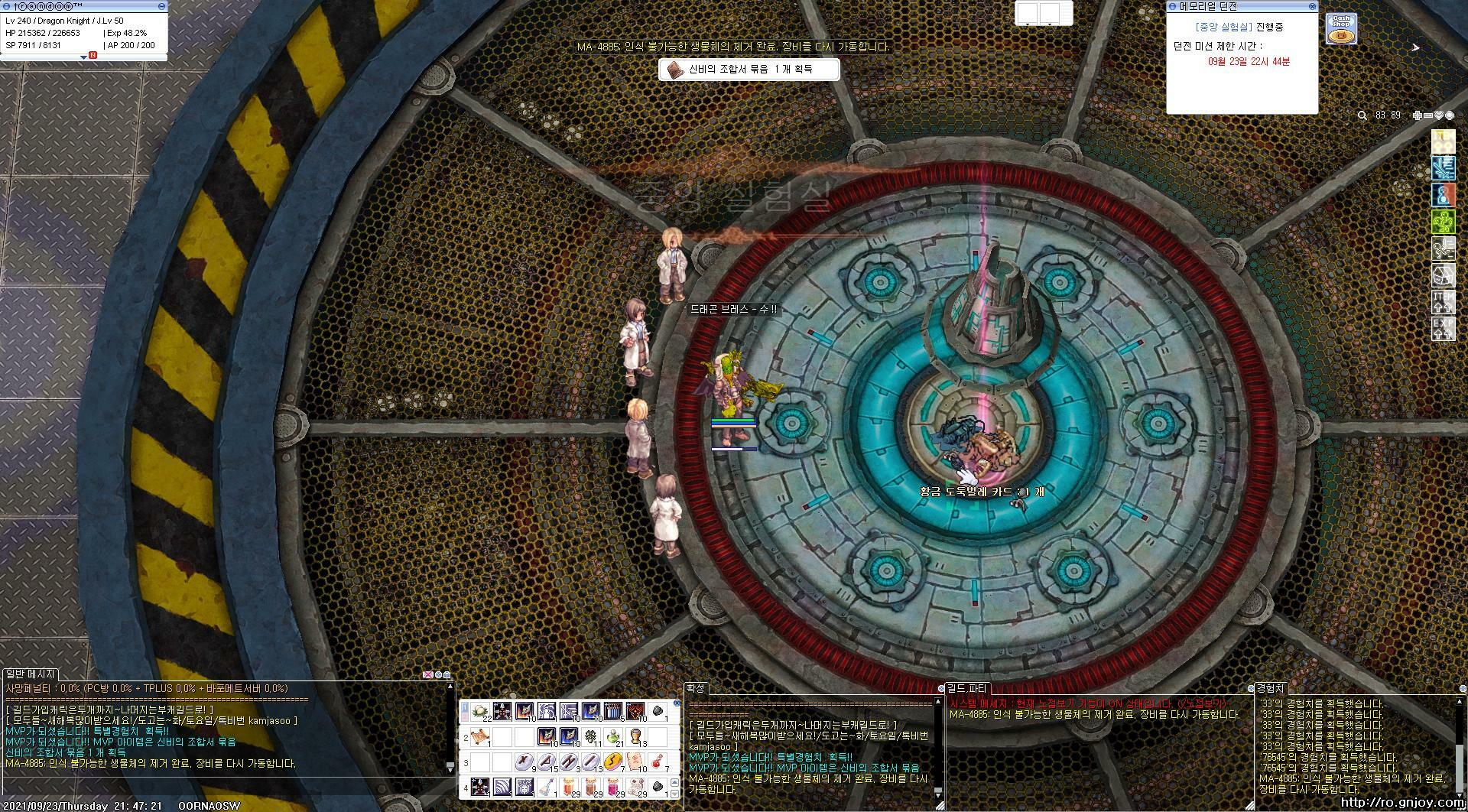
Task: Click the lock icon on the chat window
Action: click(x=447, y=675)
